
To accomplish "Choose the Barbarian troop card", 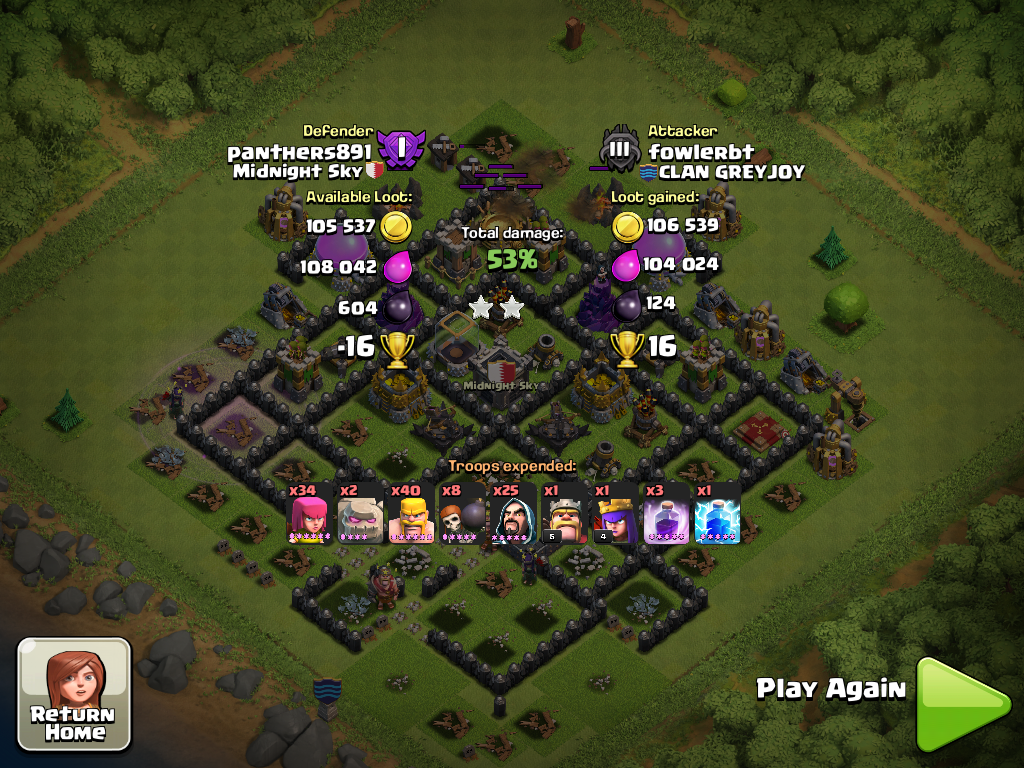I will (411, 514).
